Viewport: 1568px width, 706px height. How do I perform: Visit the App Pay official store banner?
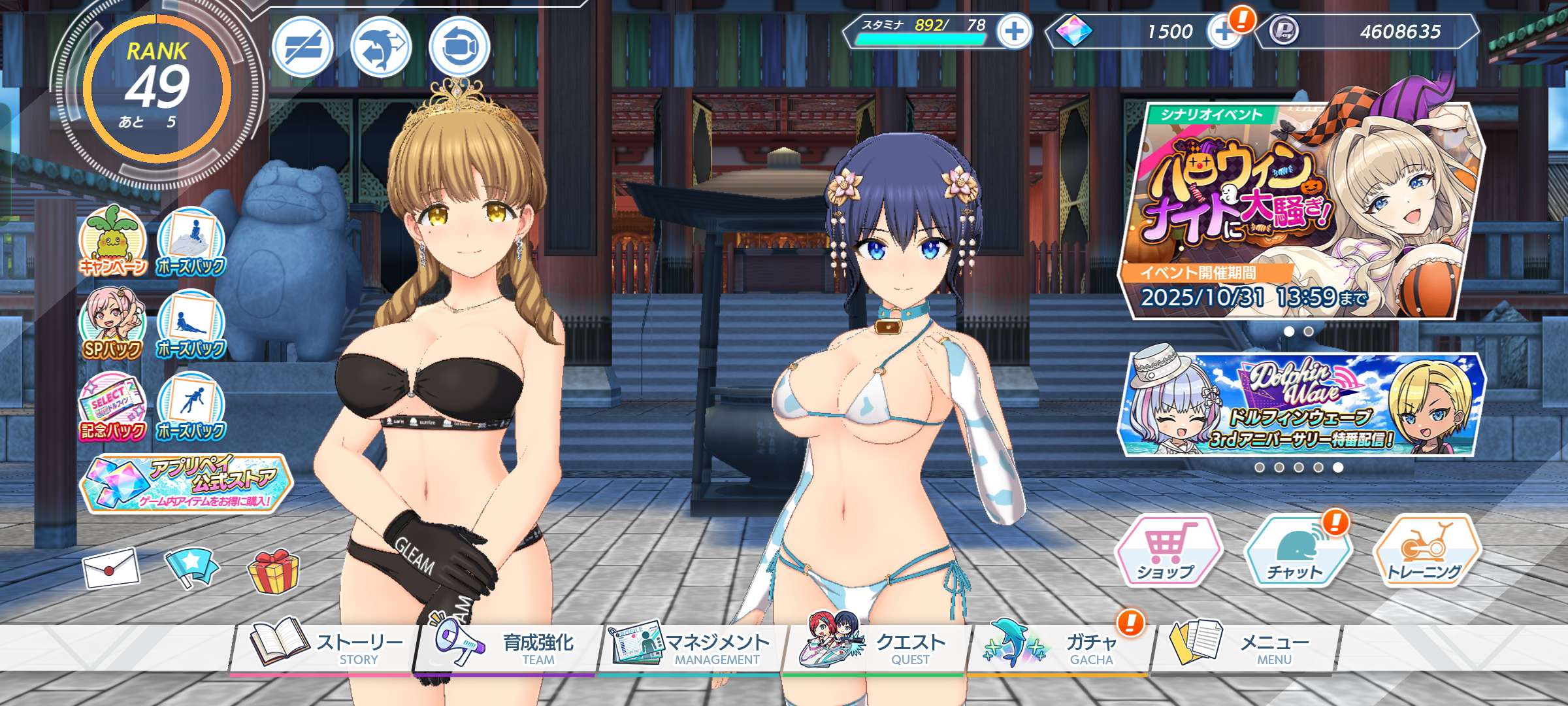point(186,484)
